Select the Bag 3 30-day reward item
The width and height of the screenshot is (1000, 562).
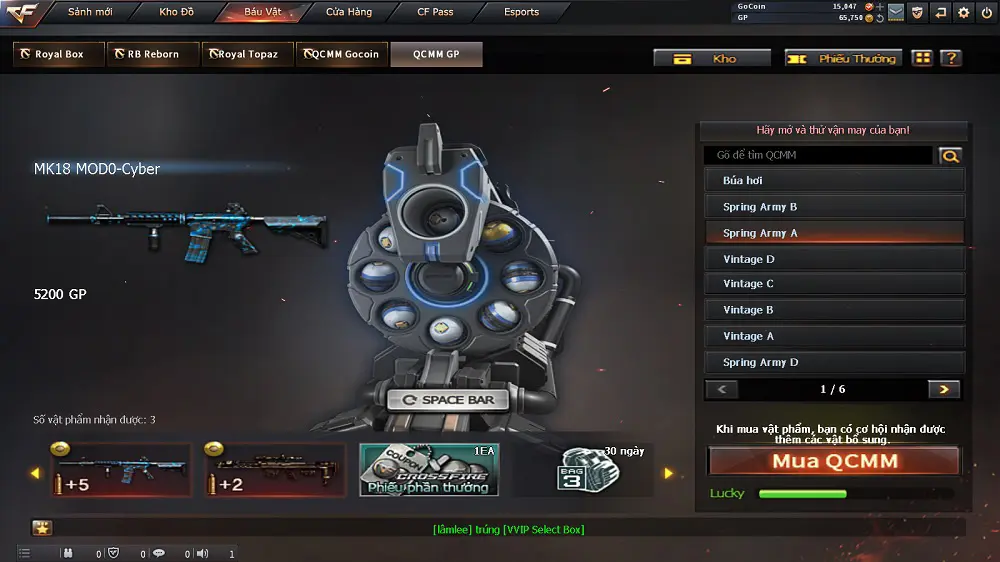point(583,470)
